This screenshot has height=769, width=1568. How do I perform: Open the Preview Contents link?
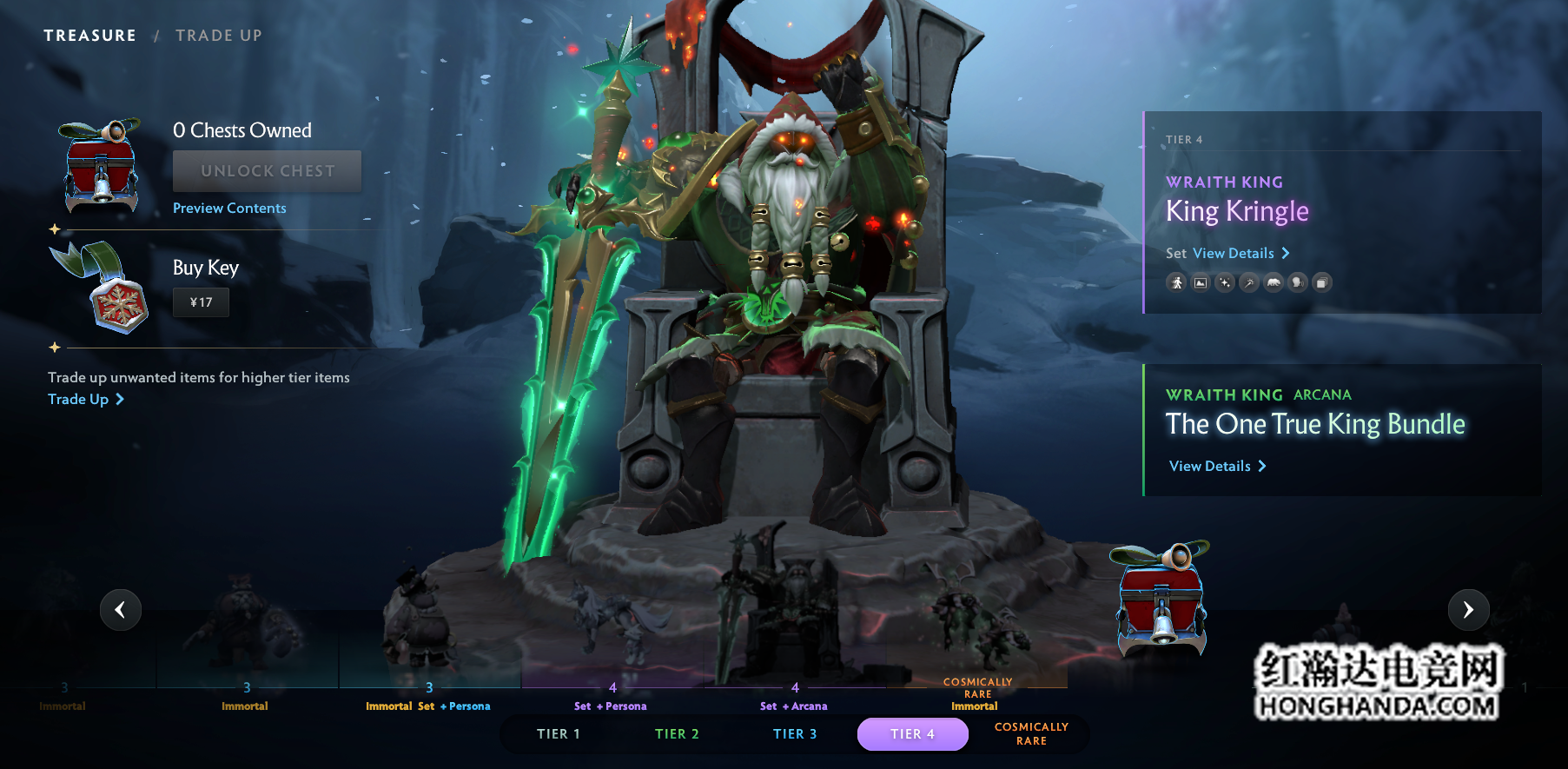(229, 209)
